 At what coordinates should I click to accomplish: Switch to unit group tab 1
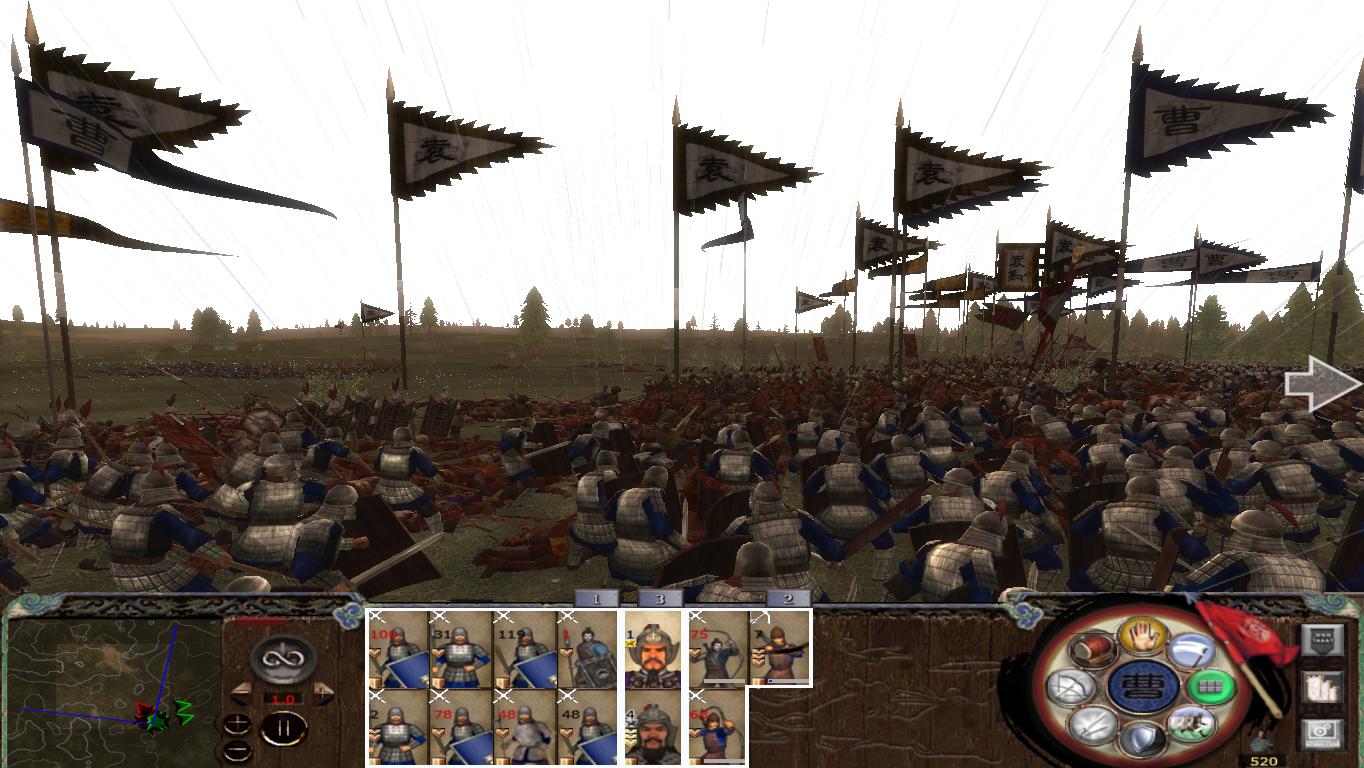click(x=596, y=600)
